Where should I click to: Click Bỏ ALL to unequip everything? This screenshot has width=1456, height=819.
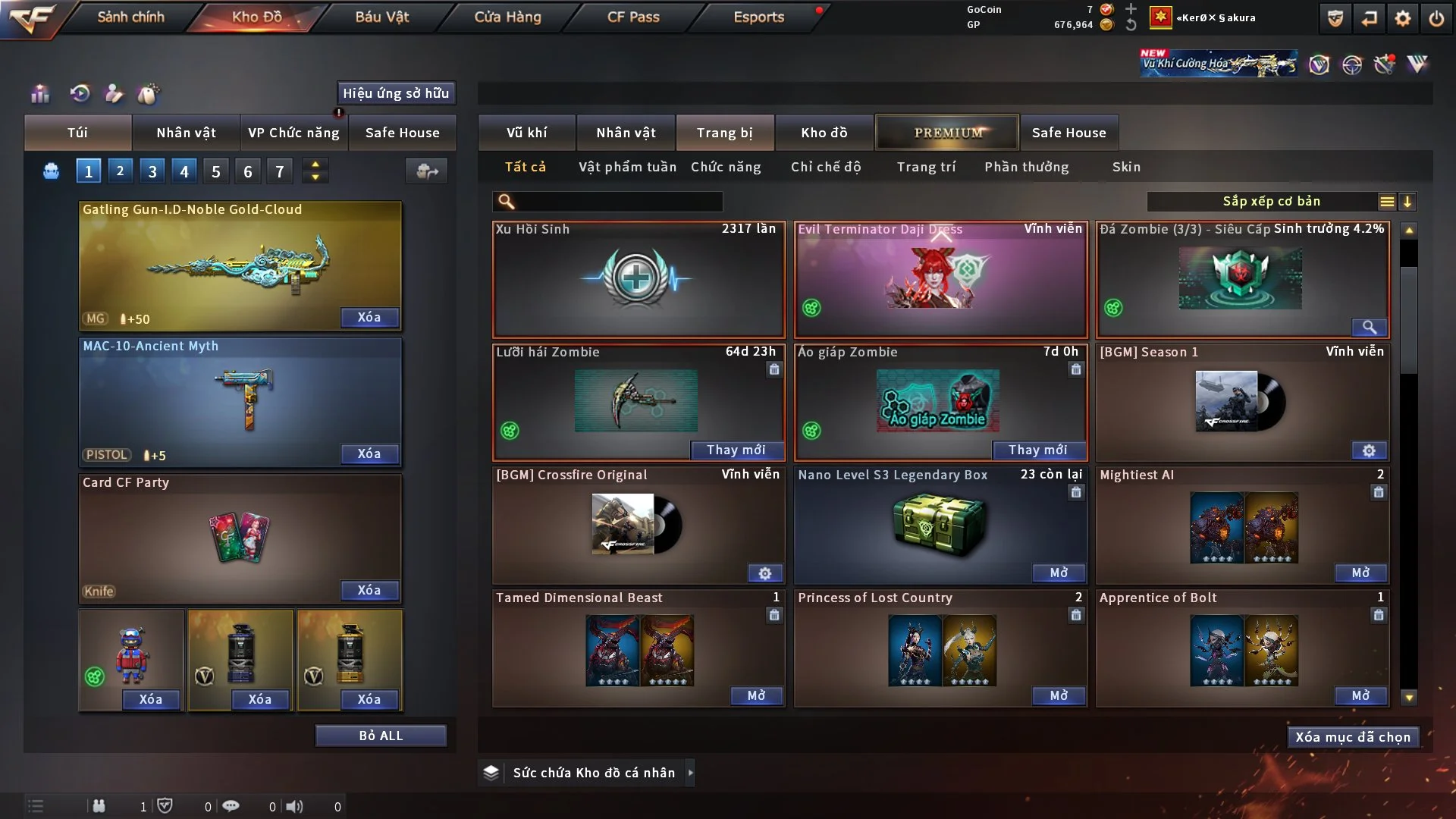tap(381, 736)
